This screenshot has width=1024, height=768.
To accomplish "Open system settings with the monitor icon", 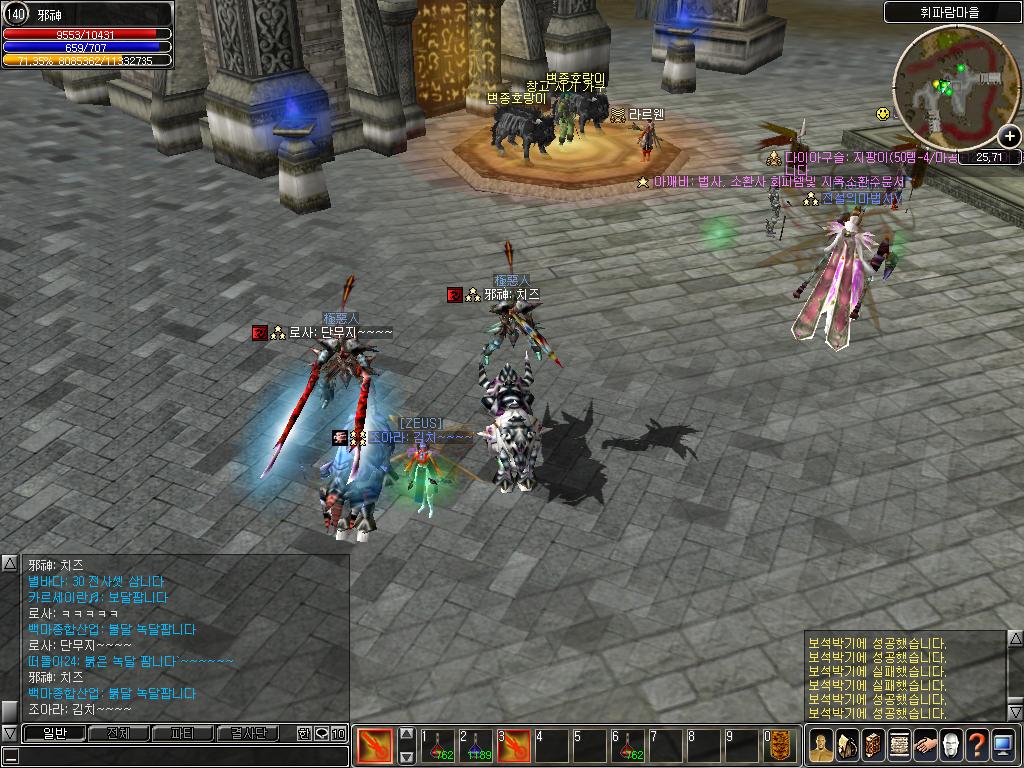I will (x=1003, y=746).
